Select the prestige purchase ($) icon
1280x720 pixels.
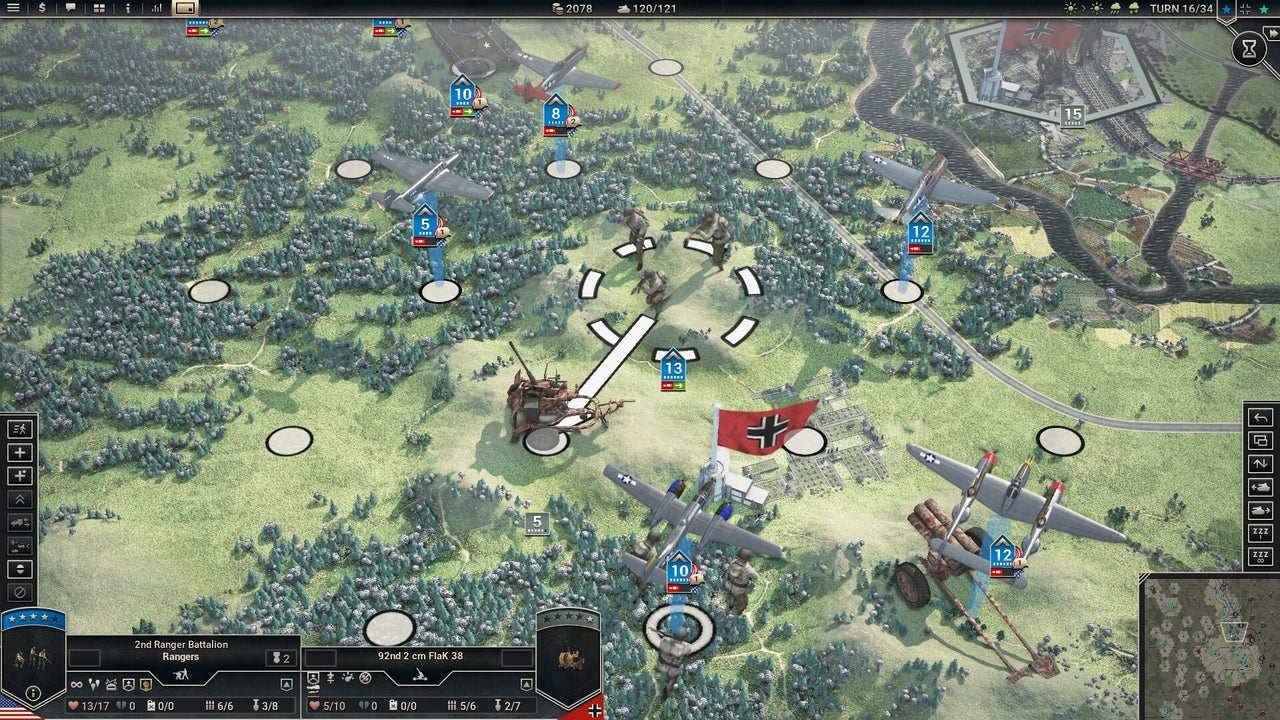pos(42,8)
